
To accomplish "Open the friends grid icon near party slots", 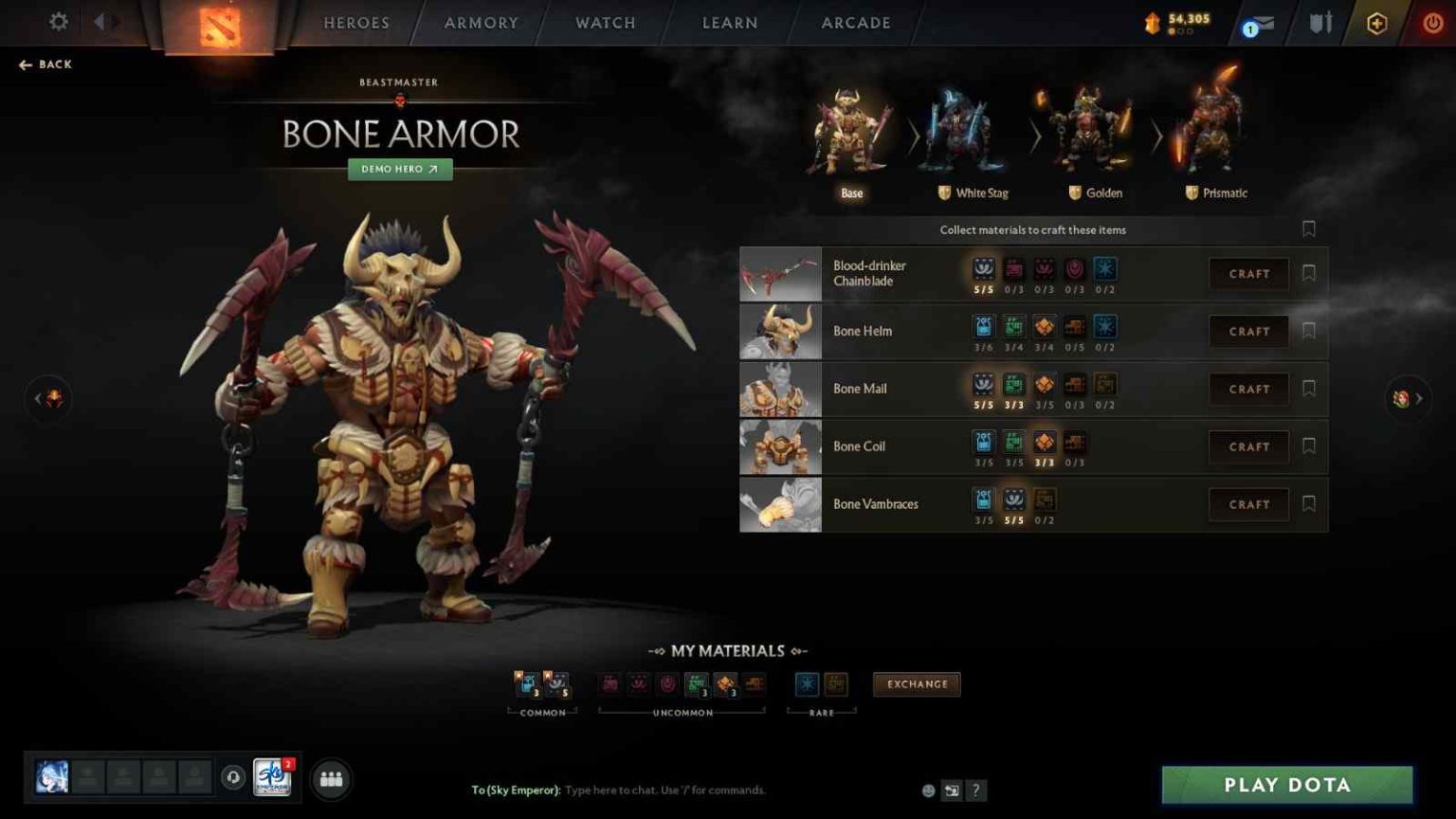I will pos(330,780).
